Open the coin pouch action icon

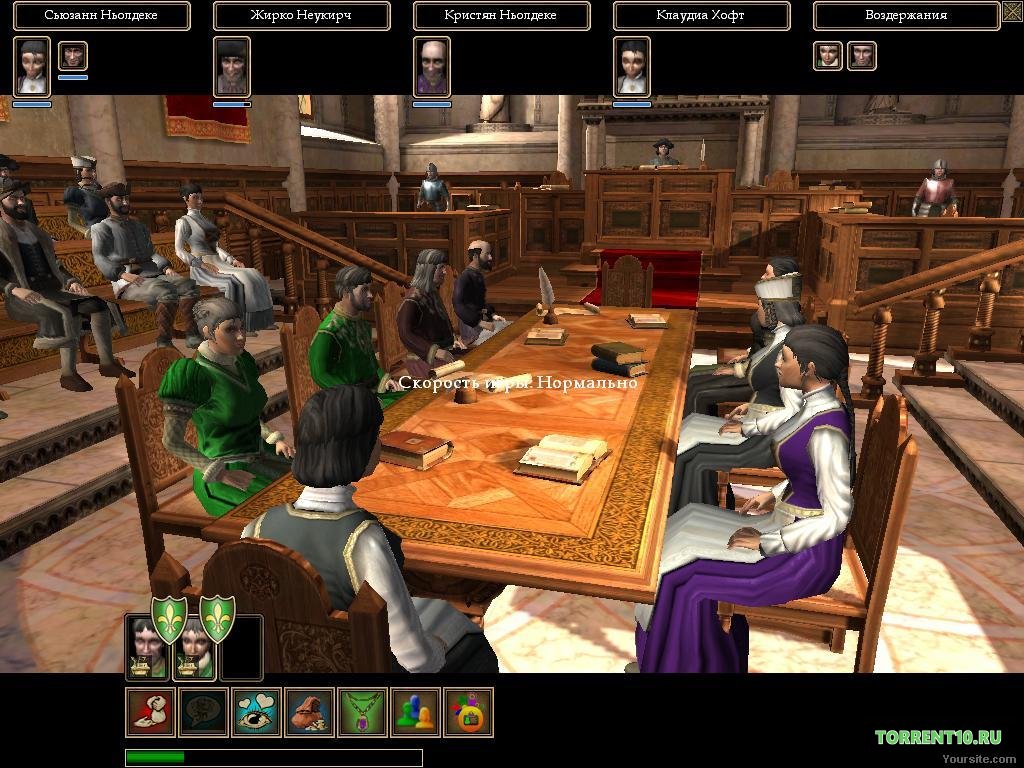coord(311,712)
